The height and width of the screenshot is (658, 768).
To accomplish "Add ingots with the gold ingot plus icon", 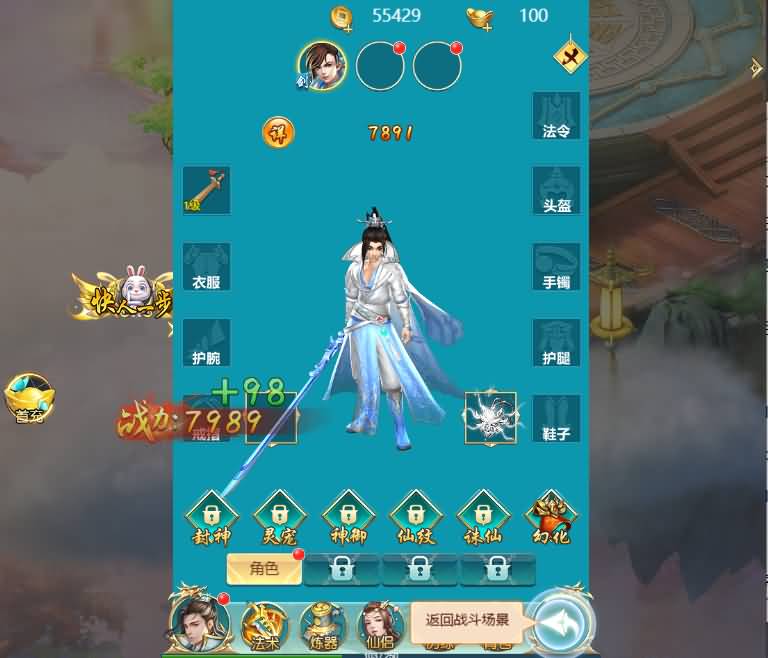I will (480, 16).
